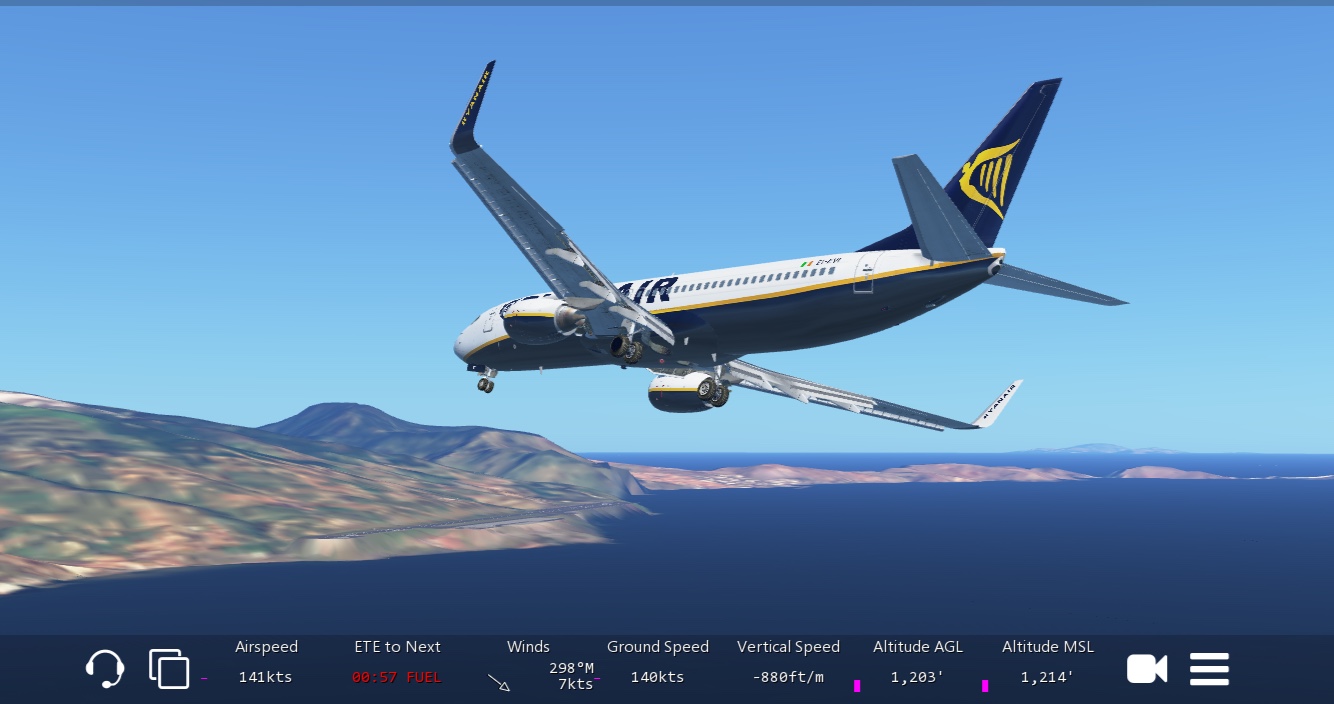
Task: Tap the Altitude MSL status slot
Action: (x=1047, y=663)
